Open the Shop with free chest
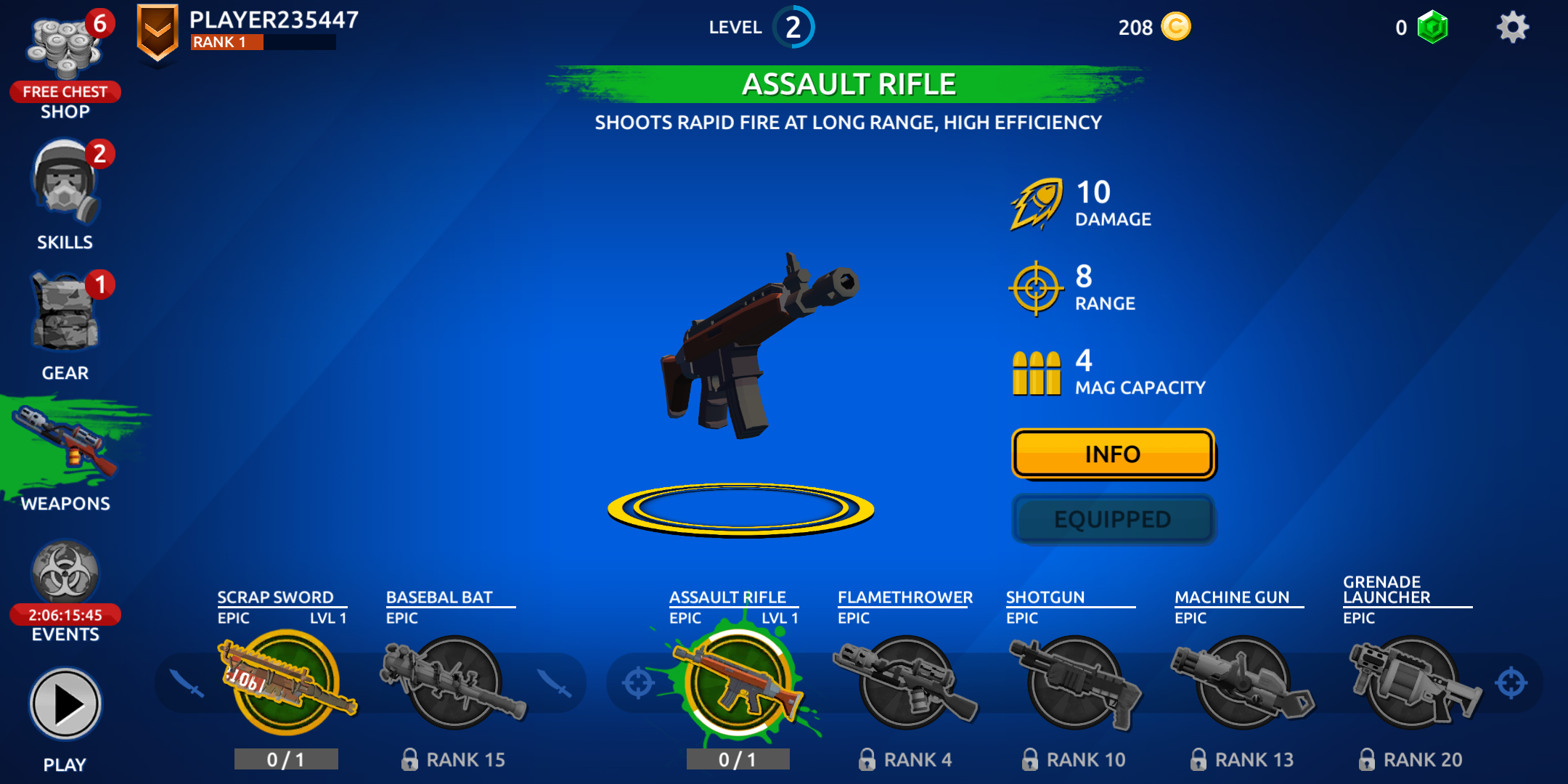This screenshot has width=1568, height=784. (x=65, y=62)
